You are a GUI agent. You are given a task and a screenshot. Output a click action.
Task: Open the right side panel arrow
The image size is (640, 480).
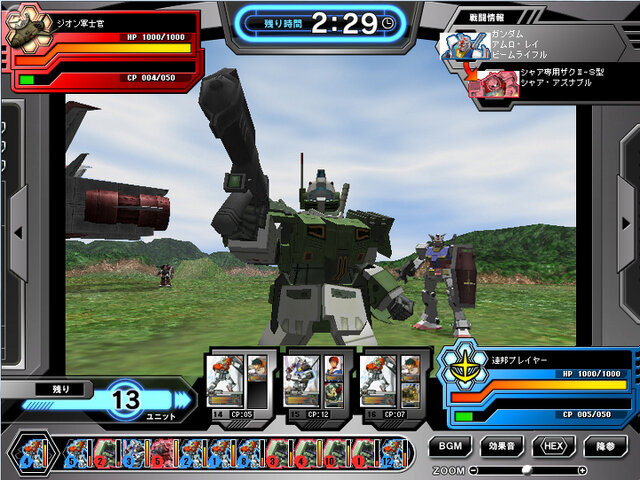pos(622,233)
